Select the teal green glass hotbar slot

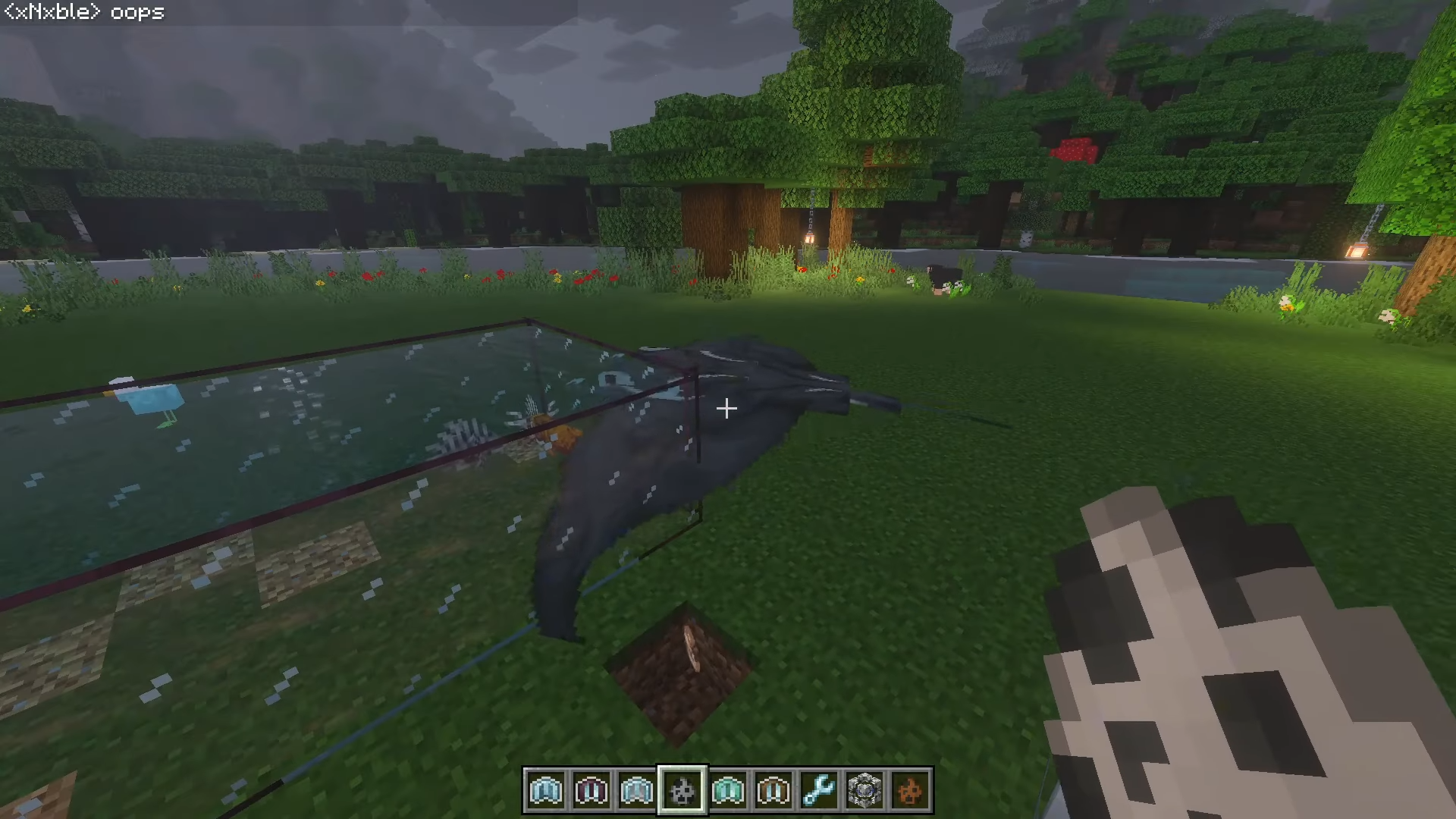pos(728,791)
